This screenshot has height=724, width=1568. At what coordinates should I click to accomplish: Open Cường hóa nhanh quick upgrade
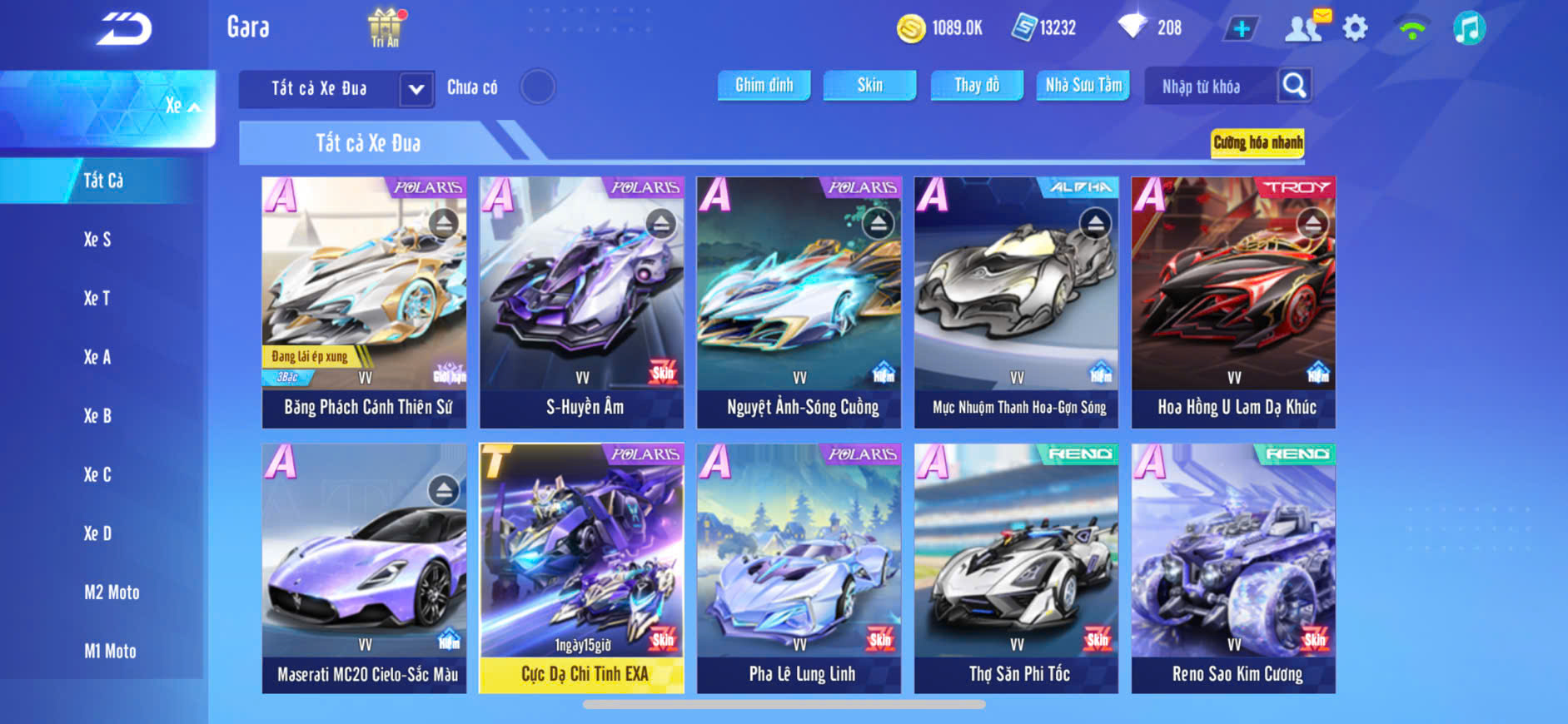[x=1257, y=142]
